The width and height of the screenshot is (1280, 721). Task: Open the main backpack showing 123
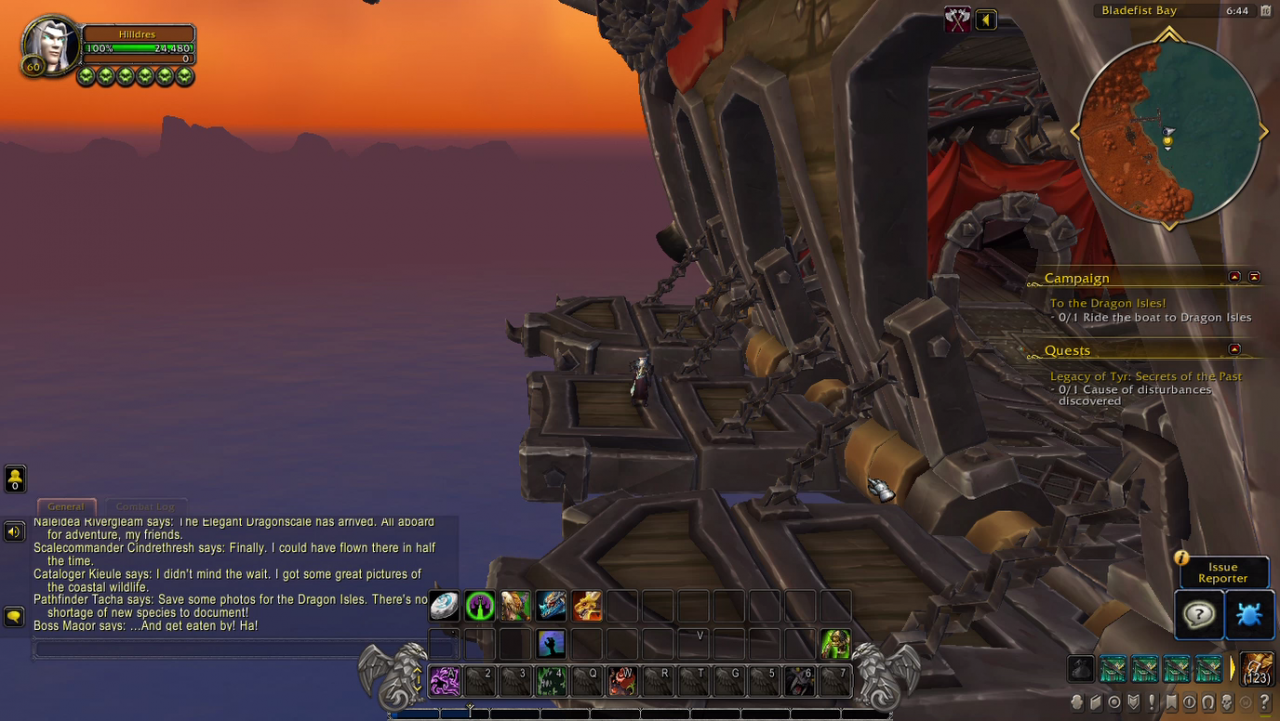[x=1257, y=668]
